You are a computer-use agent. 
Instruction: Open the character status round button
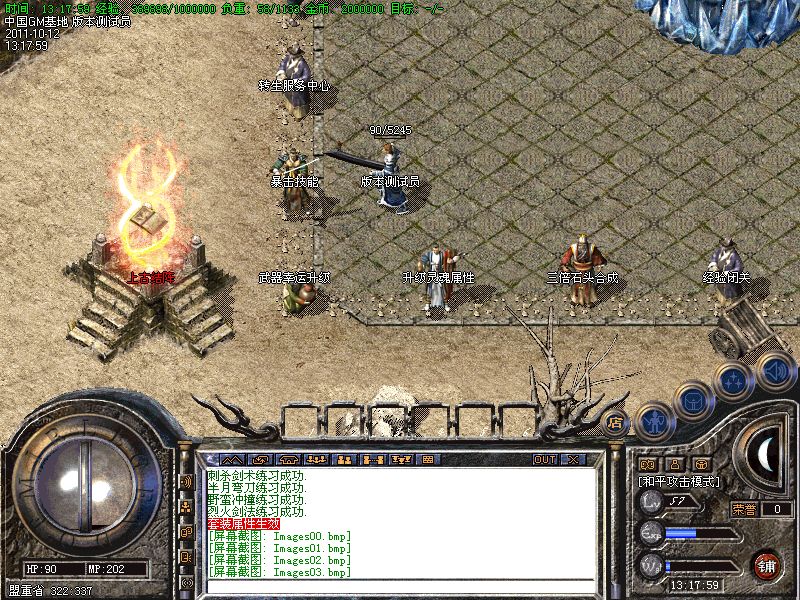click(653, 421)
